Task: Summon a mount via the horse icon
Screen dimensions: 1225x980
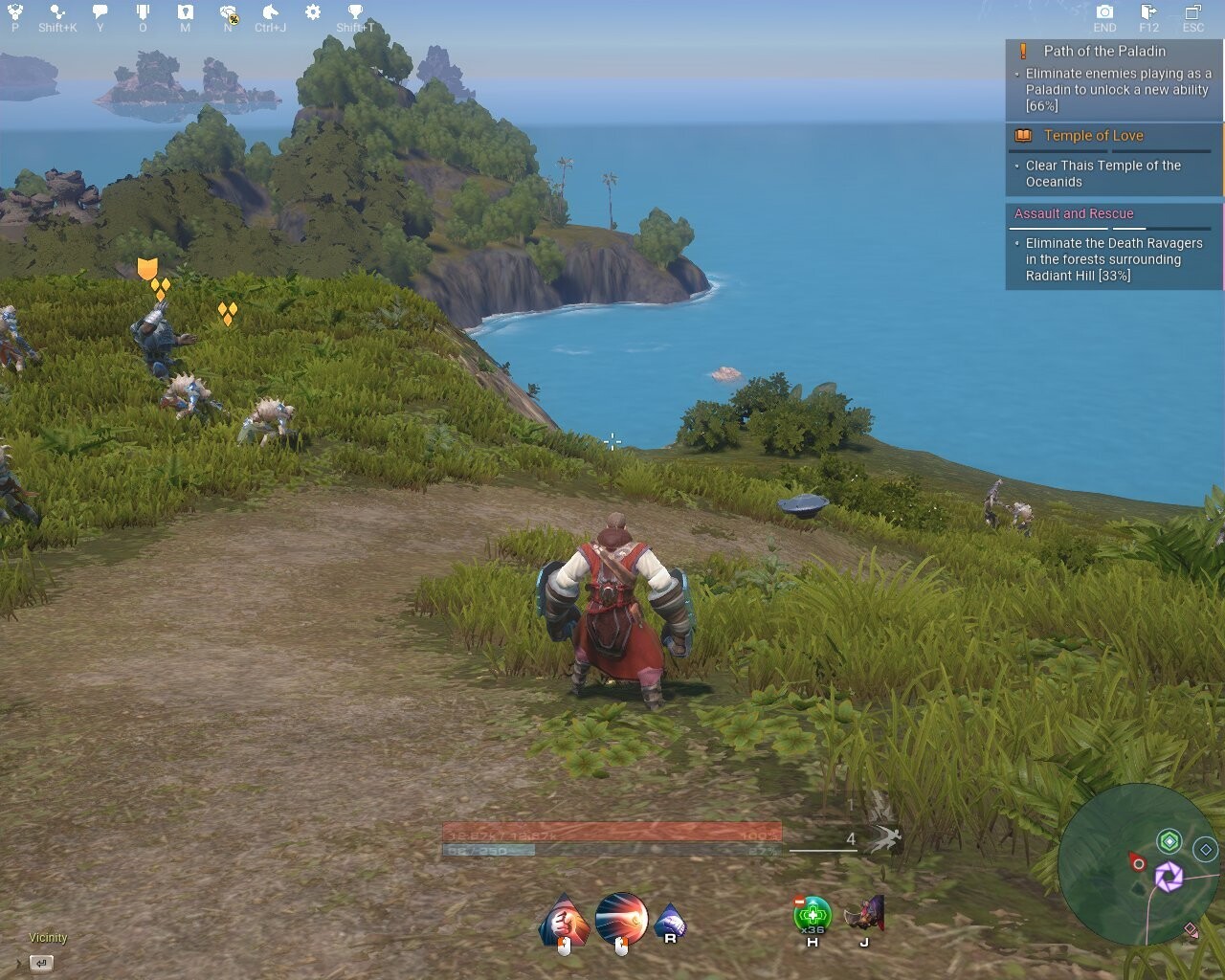Action: 271,13
